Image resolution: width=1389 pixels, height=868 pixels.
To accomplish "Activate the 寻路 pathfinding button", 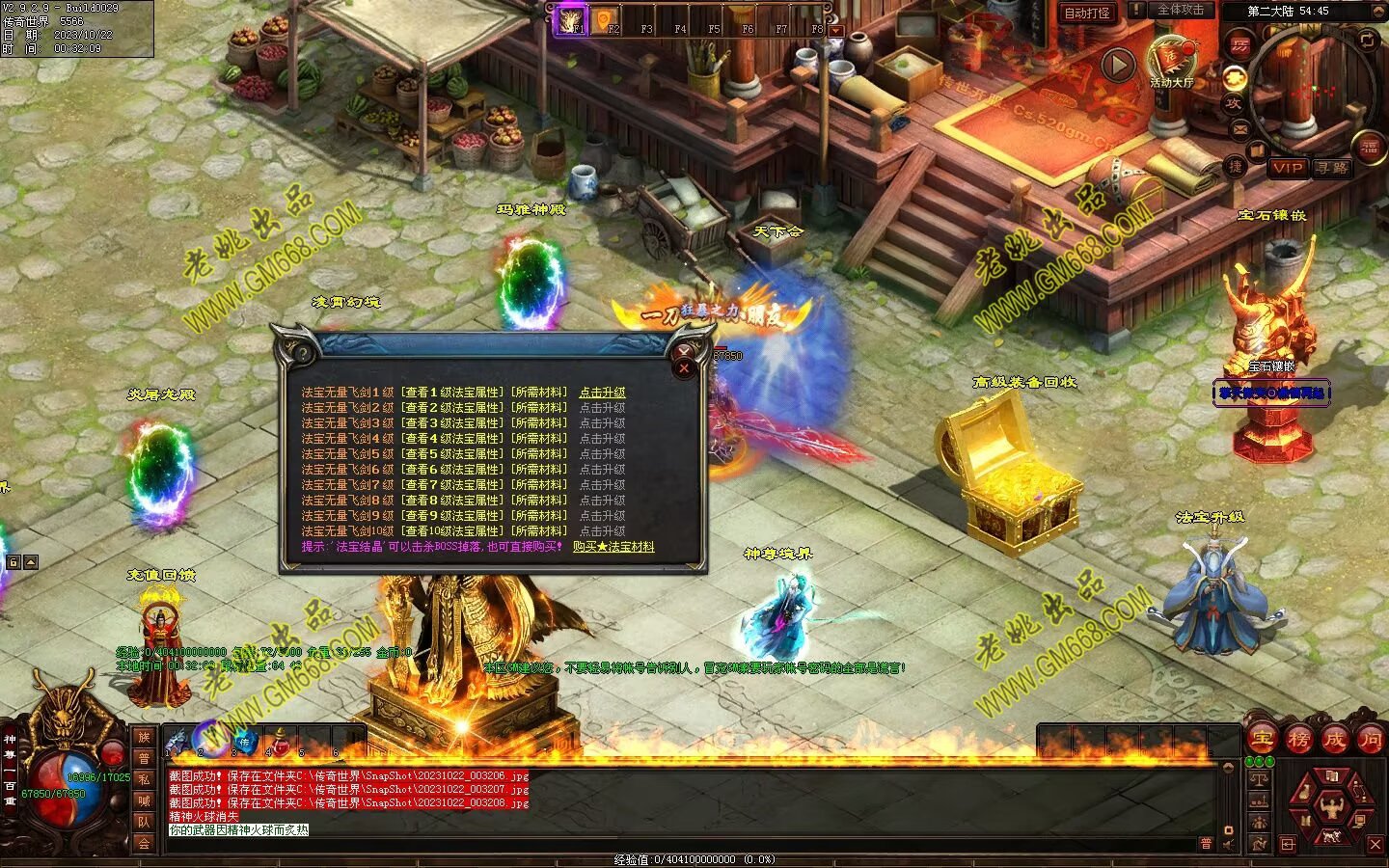I will [x=1332, y=168].
